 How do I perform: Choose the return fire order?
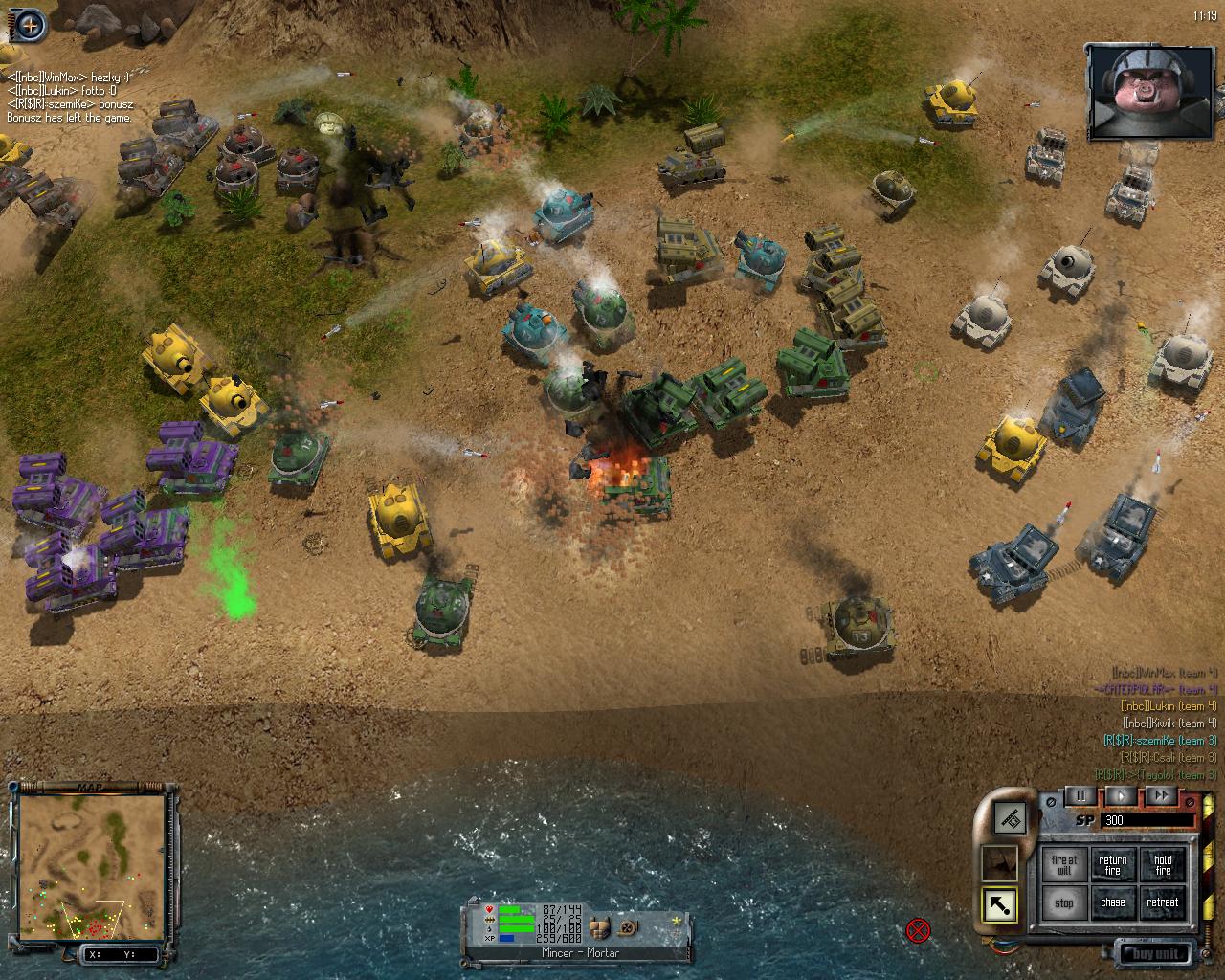point(1113,864)
